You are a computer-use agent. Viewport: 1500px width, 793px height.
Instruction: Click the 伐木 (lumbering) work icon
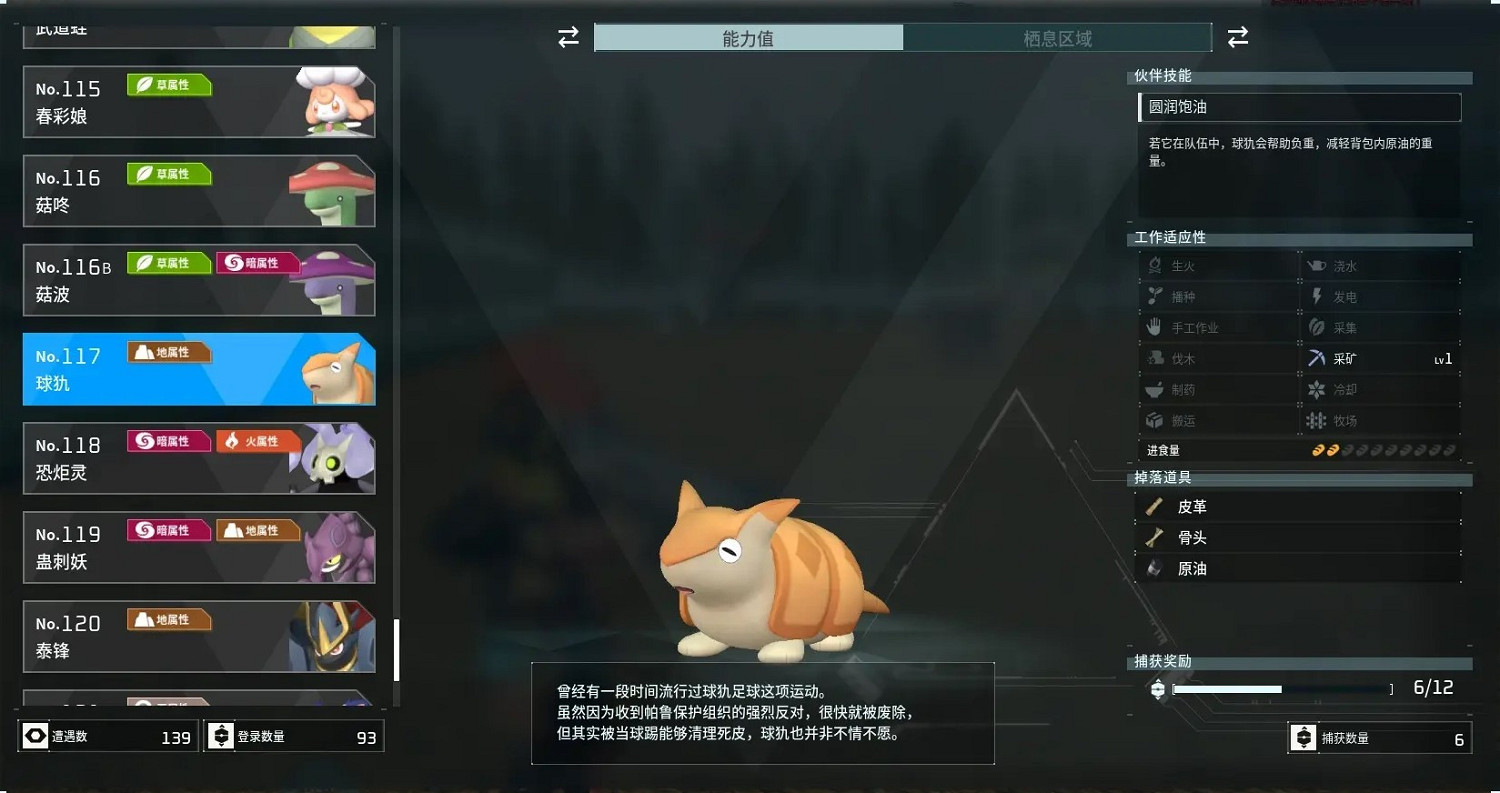point(1155,358)
